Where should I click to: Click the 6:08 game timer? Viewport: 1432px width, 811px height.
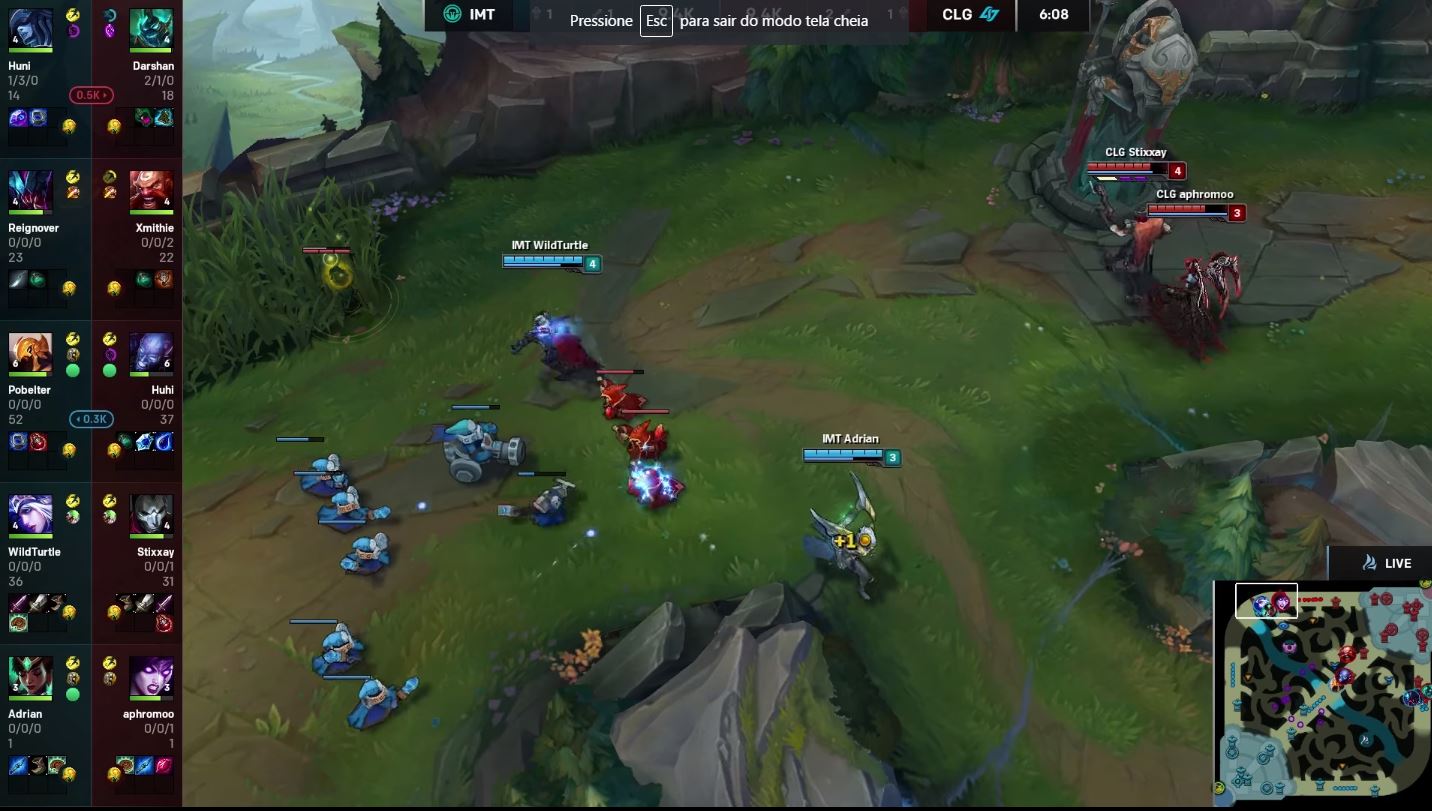coord(1054,15)
